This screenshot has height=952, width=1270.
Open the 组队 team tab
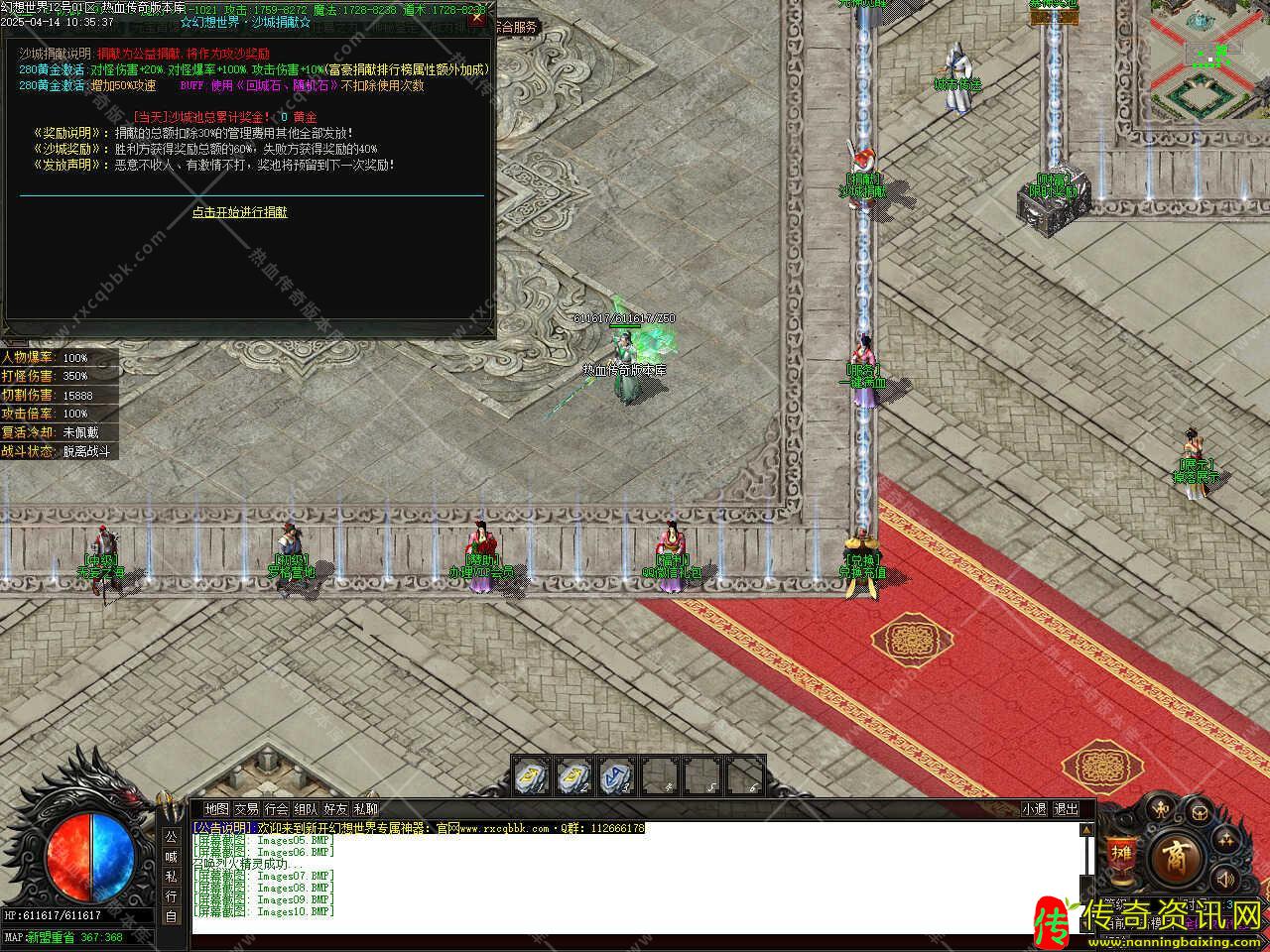tap(306, 809)
